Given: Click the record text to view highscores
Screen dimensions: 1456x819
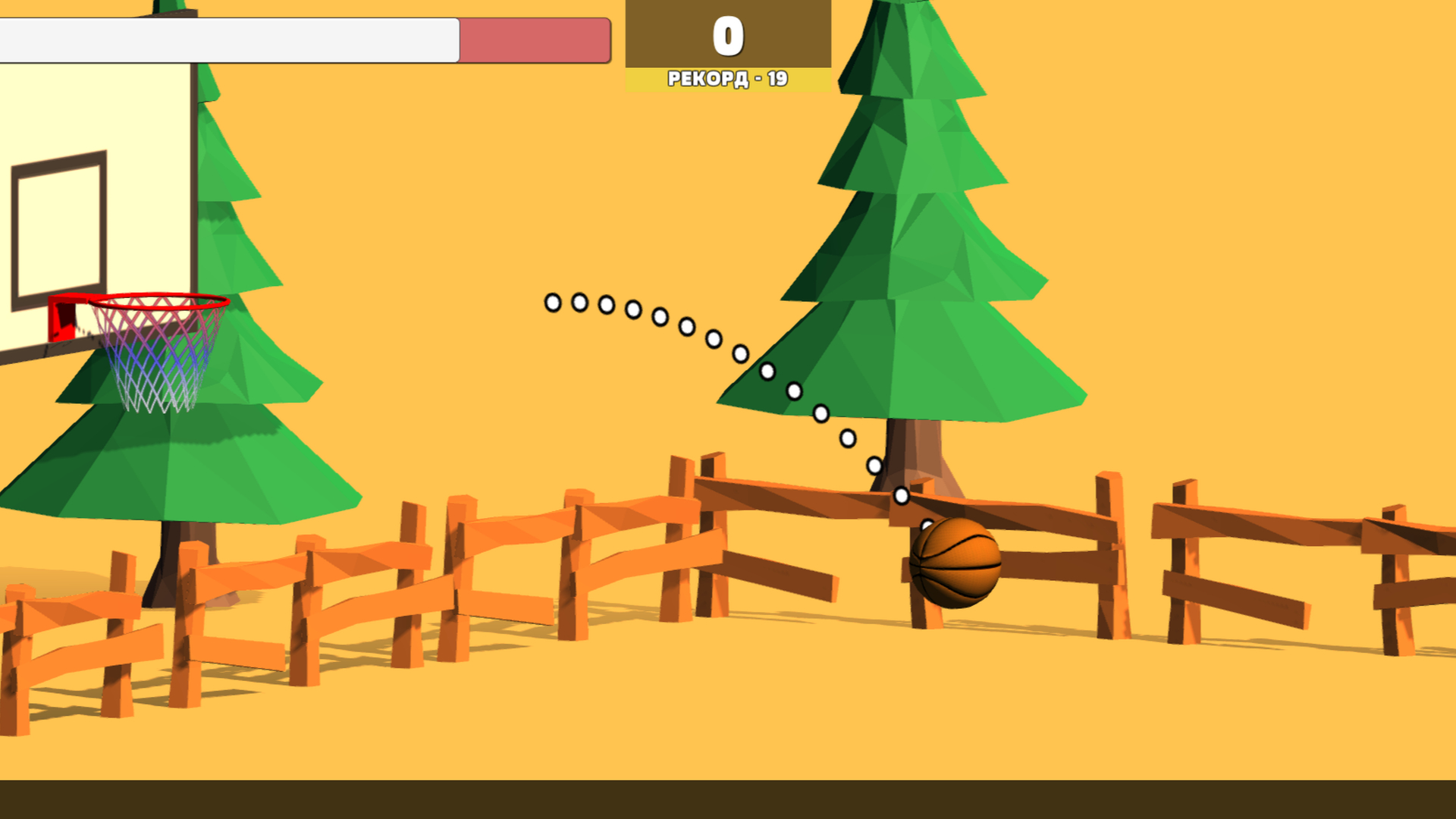Looking at the screenshot, I should (x=727, y=77).
